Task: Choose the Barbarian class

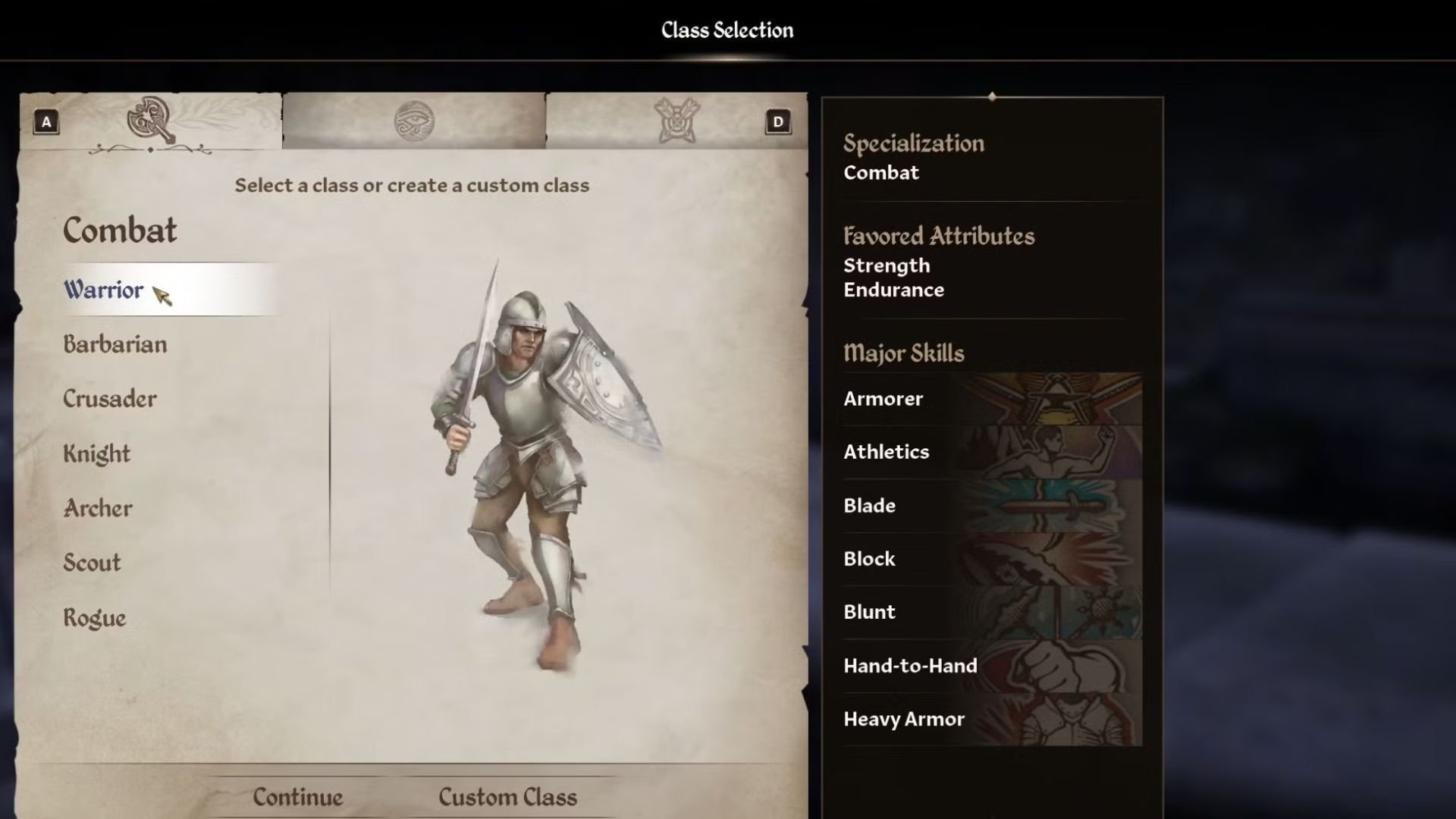Action: 115,344
